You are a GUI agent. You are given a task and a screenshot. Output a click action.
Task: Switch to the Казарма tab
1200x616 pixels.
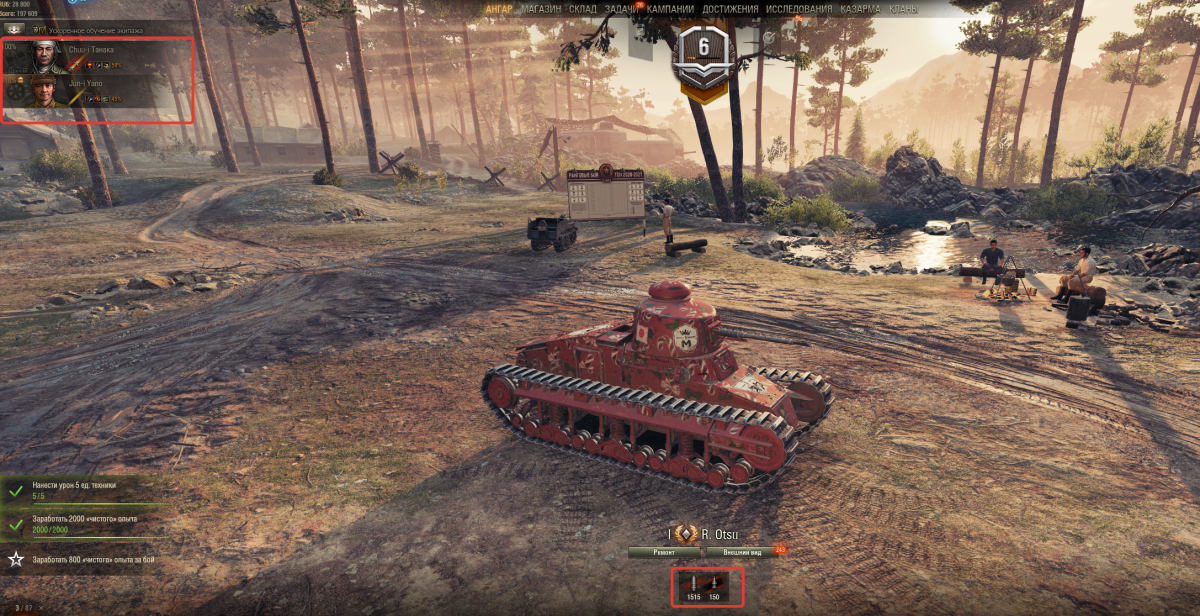point(860,9)
